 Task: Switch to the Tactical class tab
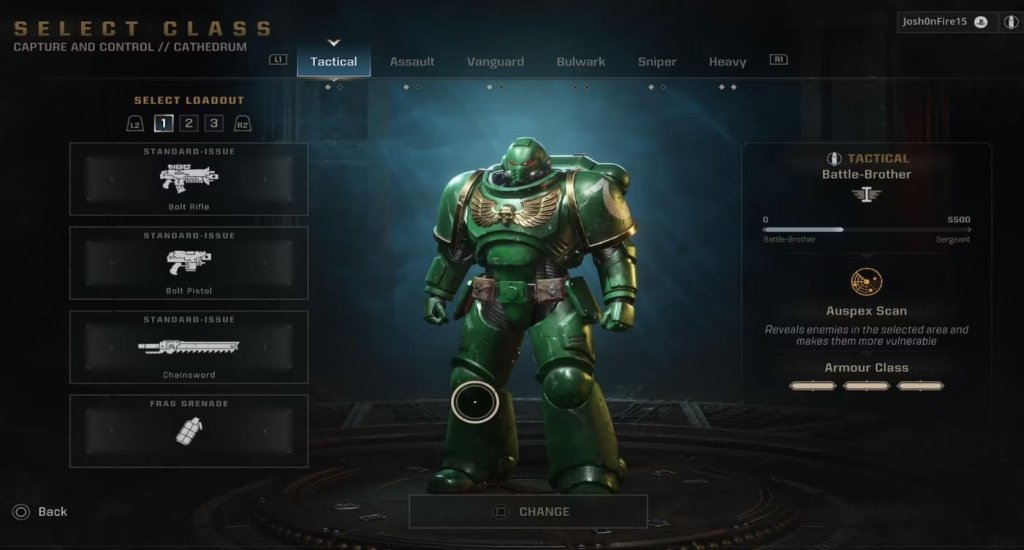click(x=334, y=61)
